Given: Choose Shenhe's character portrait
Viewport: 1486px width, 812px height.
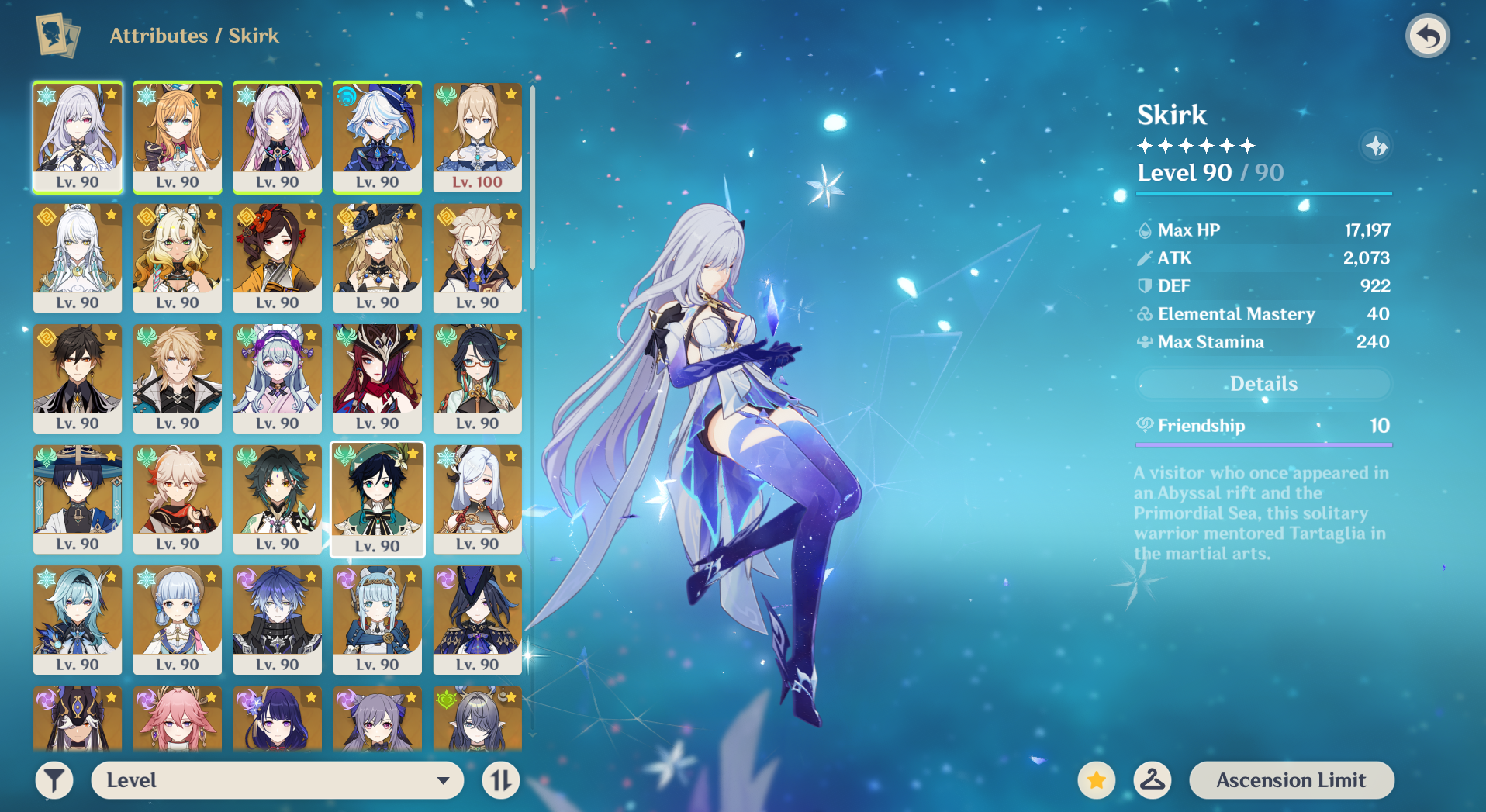Looking at the screenshot, I should 477,499.
